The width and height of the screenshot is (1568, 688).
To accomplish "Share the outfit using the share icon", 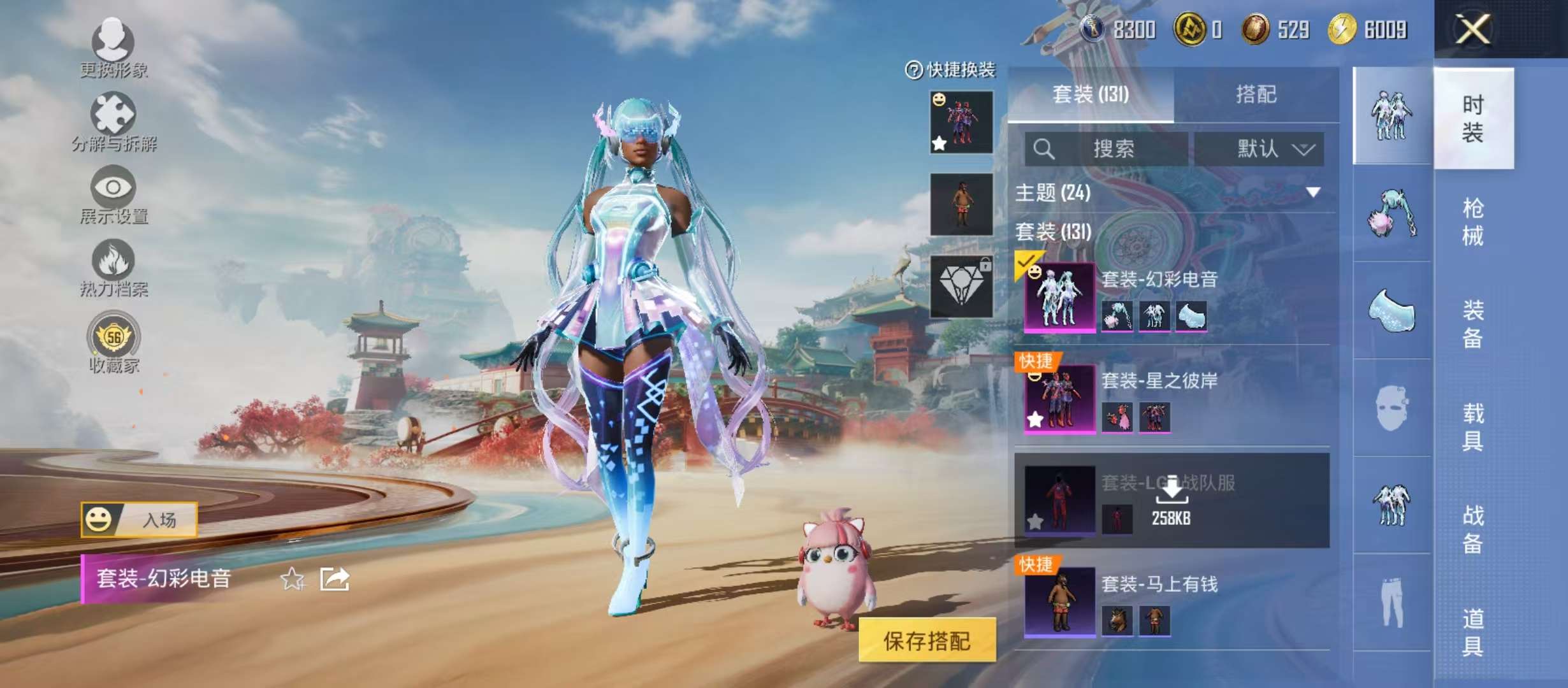I will pyautogui.click(x=335, y=579).
